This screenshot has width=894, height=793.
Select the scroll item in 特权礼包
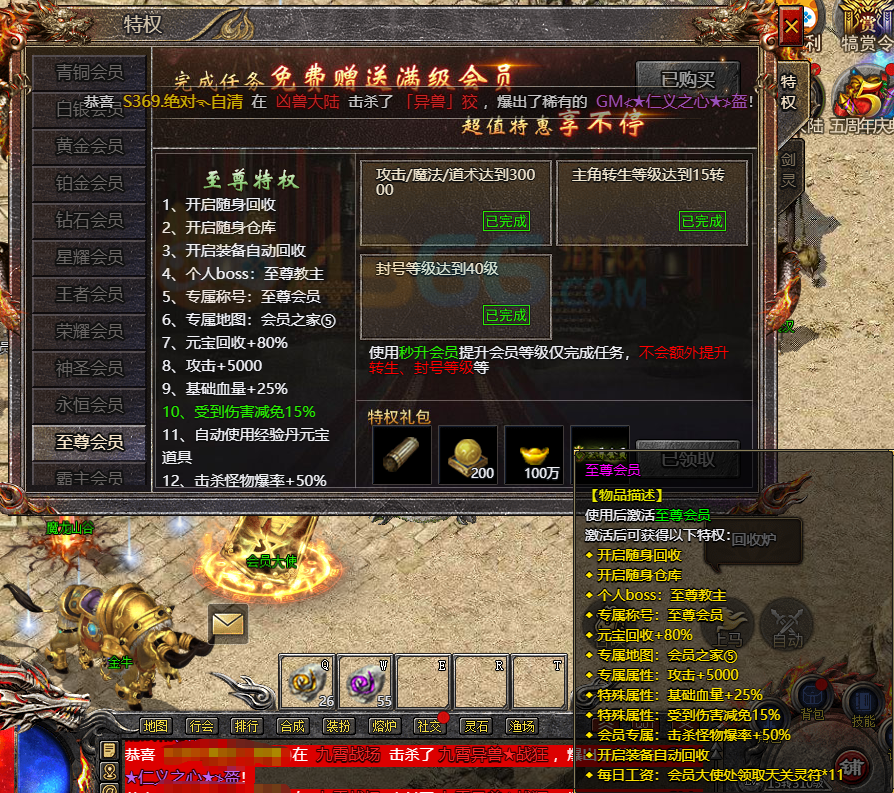coord(401,455)
